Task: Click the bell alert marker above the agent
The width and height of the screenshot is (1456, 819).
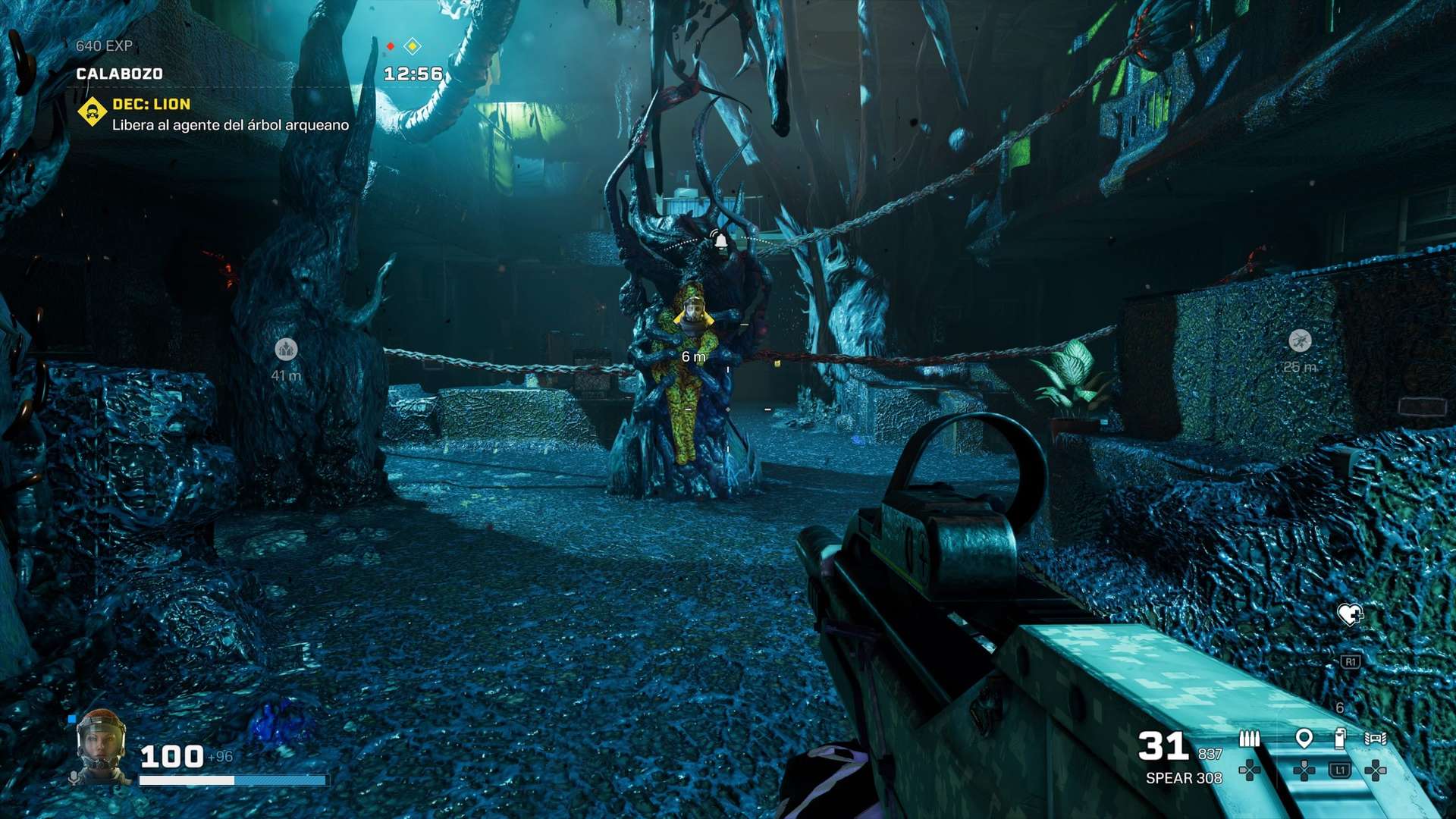Action: (720, 240)
